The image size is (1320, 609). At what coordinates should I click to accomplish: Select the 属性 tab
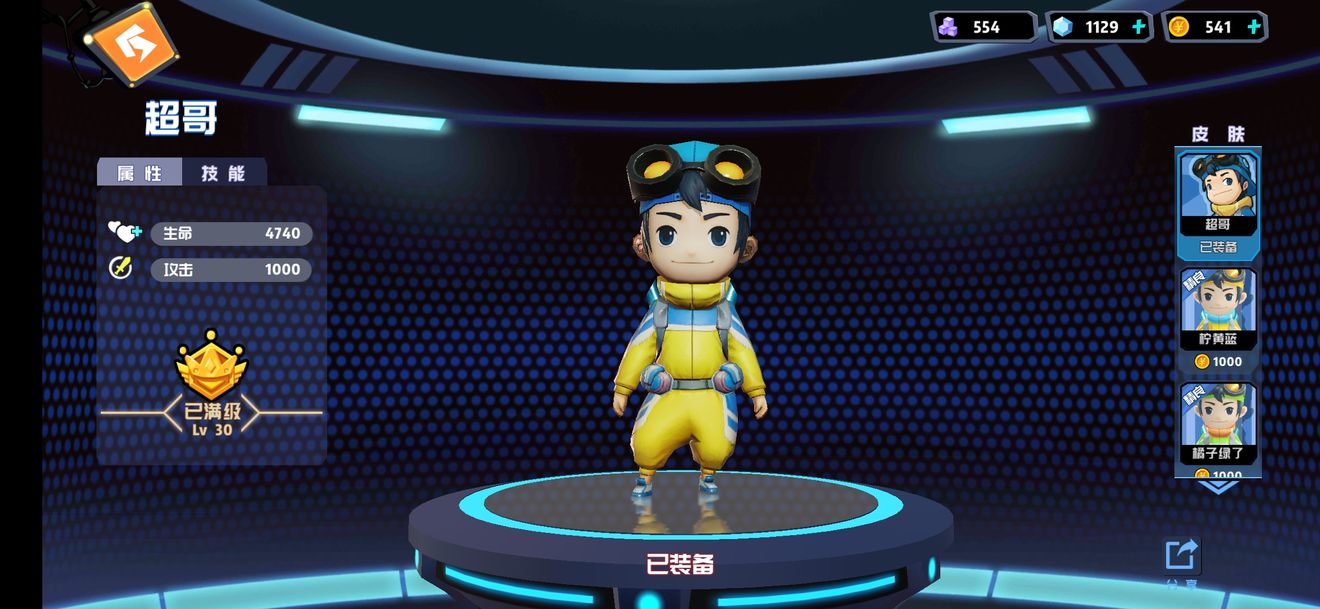tap(140, 173)
